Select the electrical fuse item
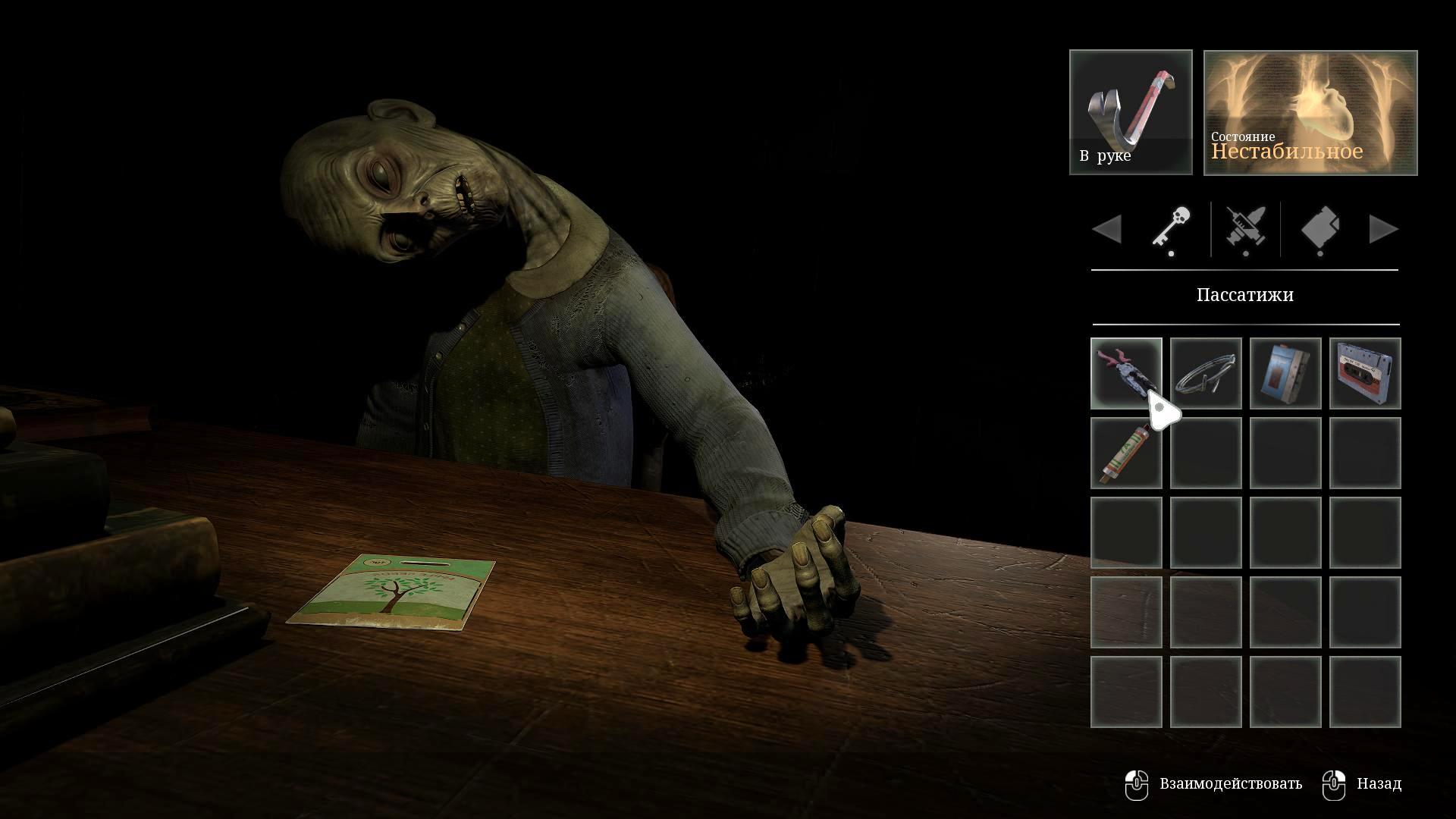Screen dimensions: 1456x819 pyautogui.click(x=1125, y=453)
